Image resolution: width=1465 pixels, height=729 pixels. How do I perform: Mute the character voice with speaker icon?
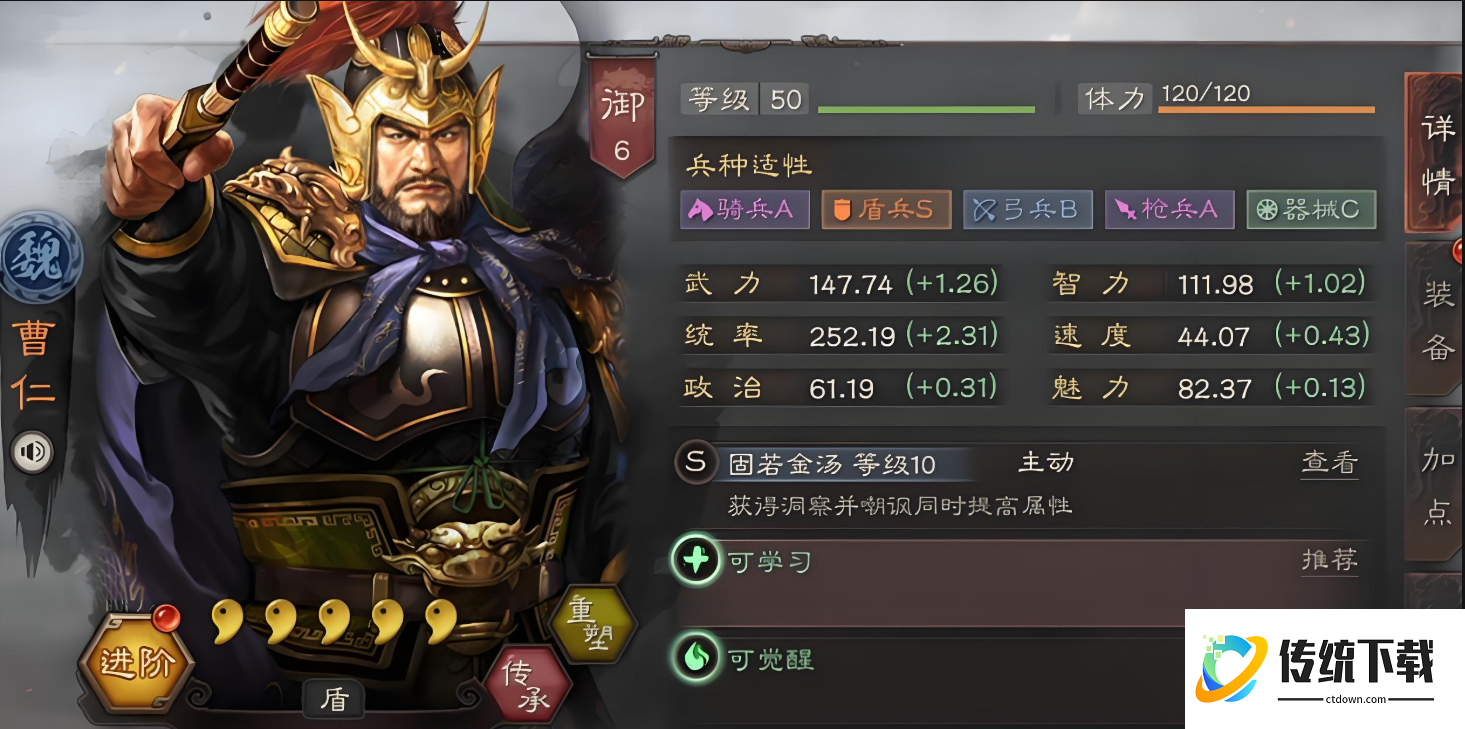coord(33,452)
